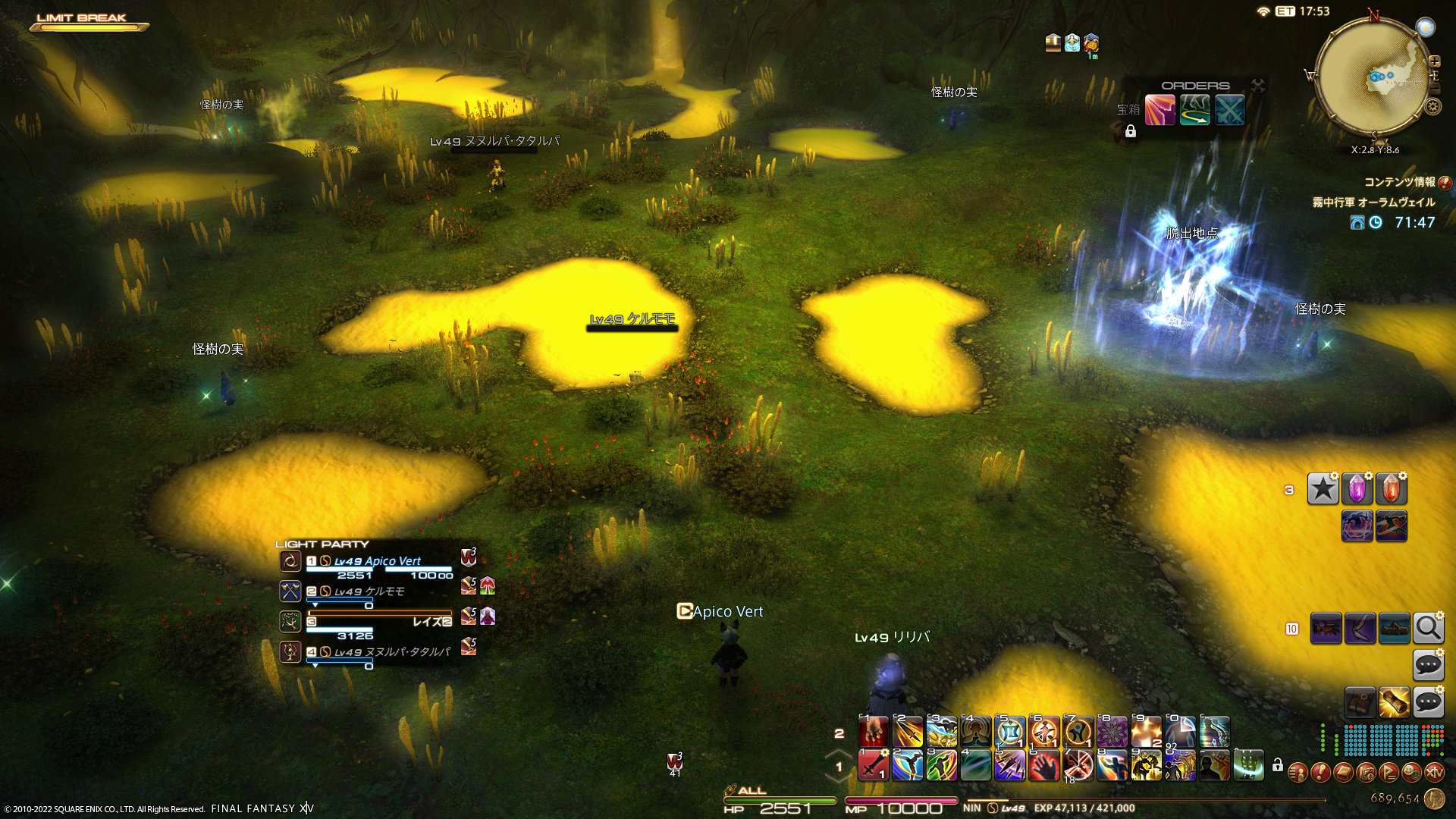Activate the glowing scroll icon
Screen dimensions: 1456x819
[1394, 703]
